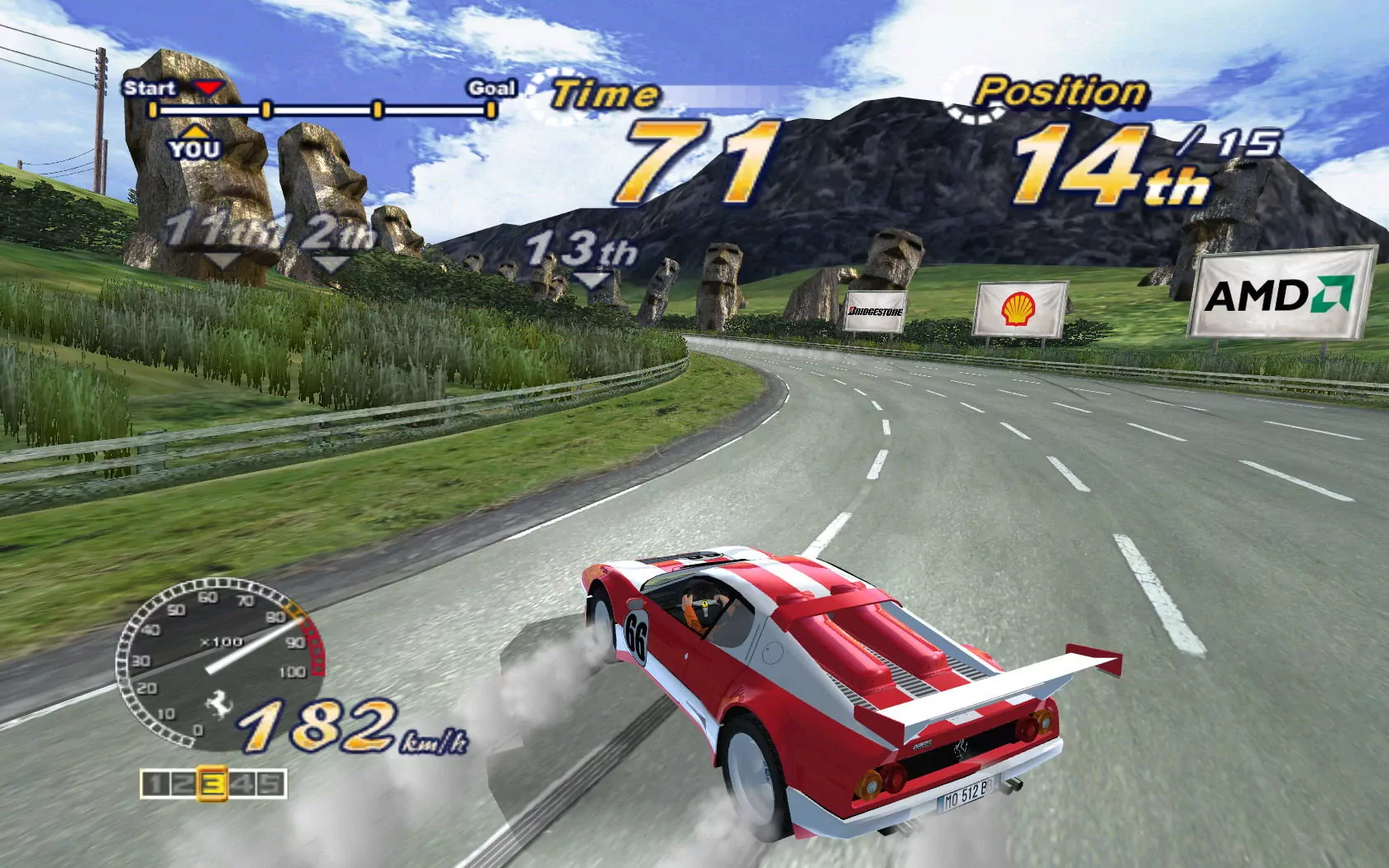Click the Start-to-Goal course progress bar
Screen dimensions: 1389x868
322,109
